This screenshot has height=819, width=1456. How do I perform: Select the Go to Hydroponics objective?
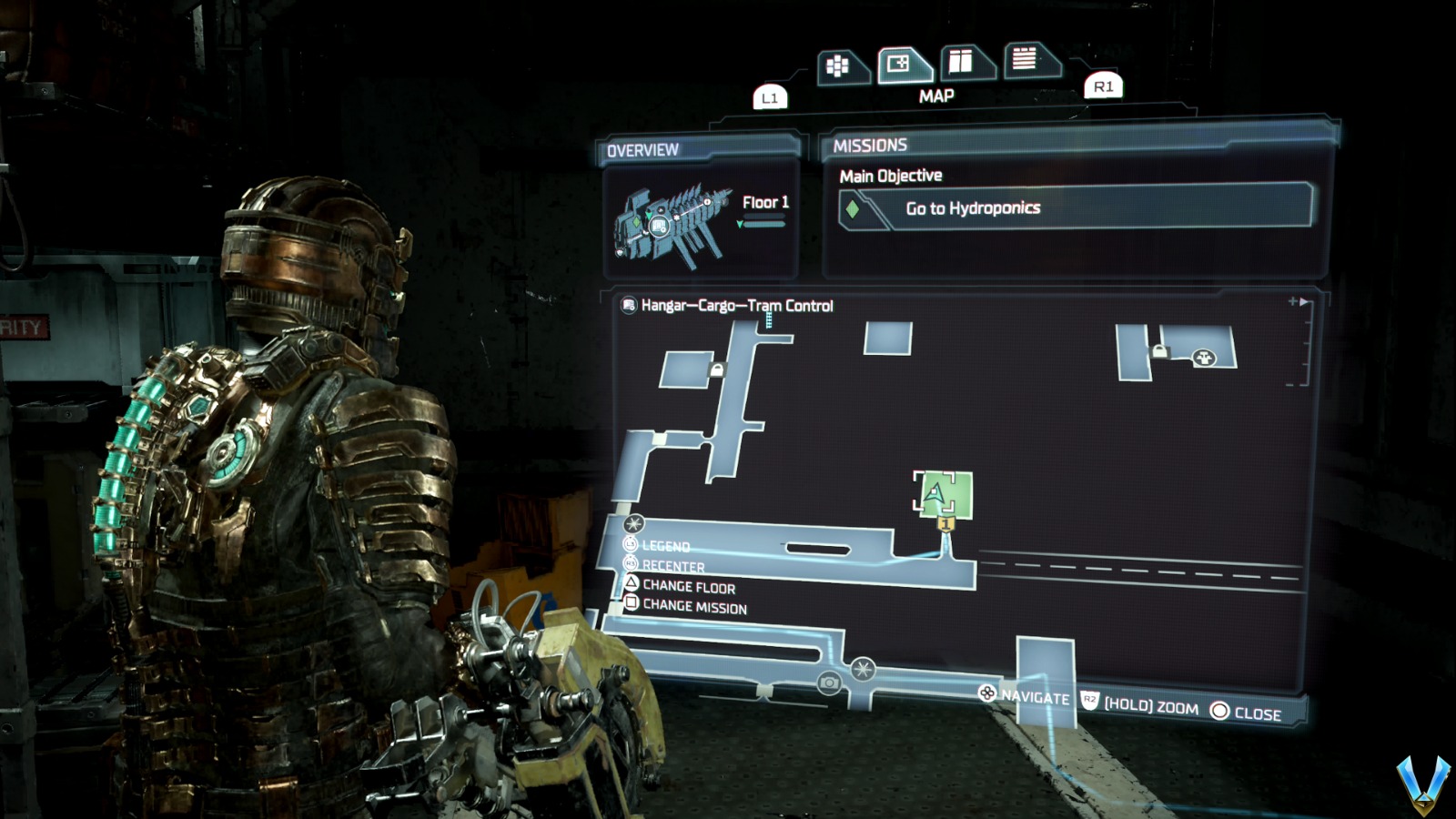tap(970, 207)
